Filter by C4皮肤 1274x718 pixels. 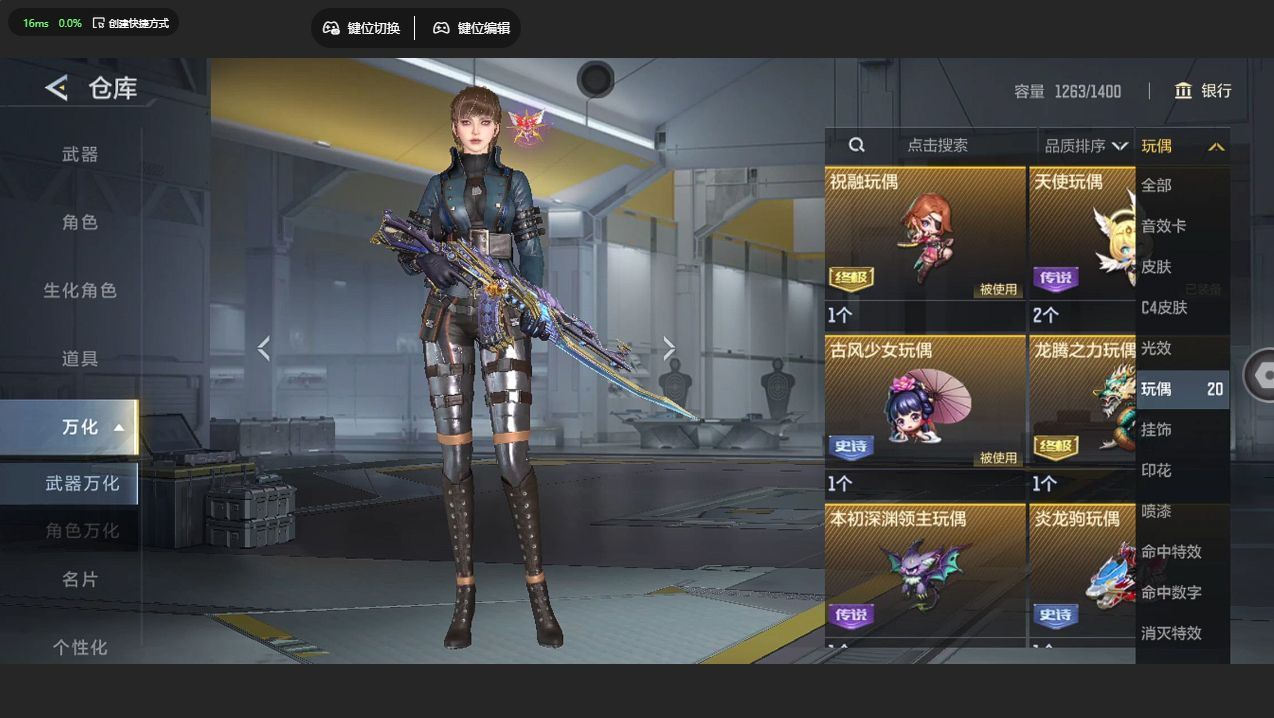pyautogui.click(x=1164, y=307)
